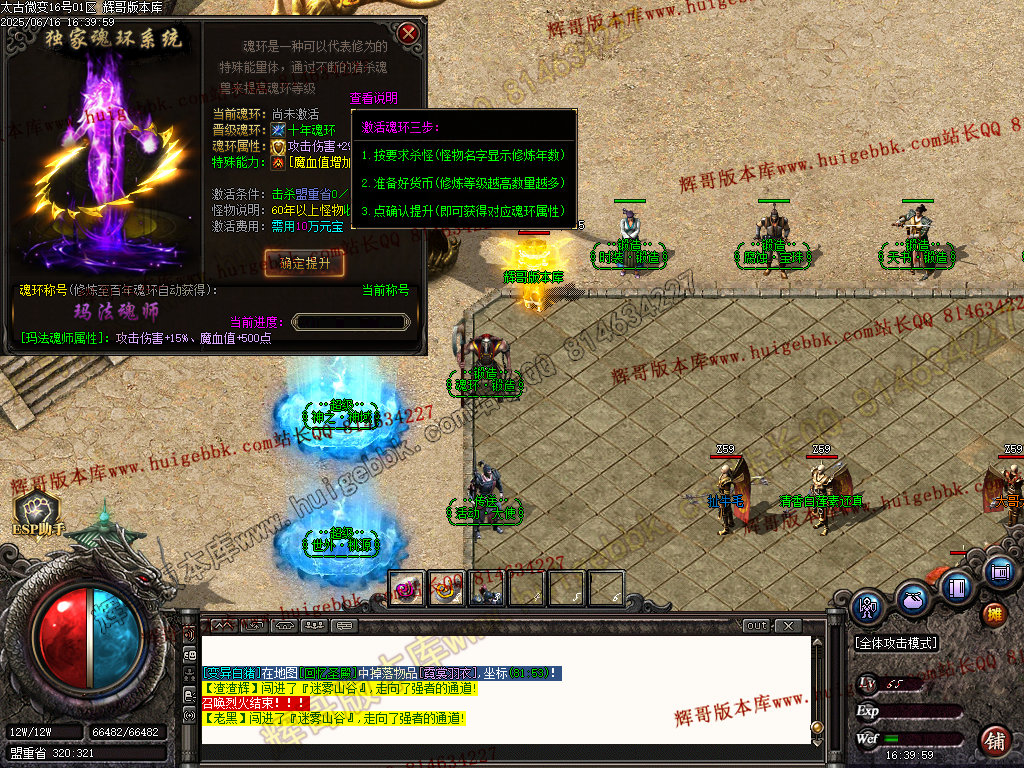Open the scroll icon on the HUD
The height and width of the screenshot is (768, 1024).
(x=998, y=572)
